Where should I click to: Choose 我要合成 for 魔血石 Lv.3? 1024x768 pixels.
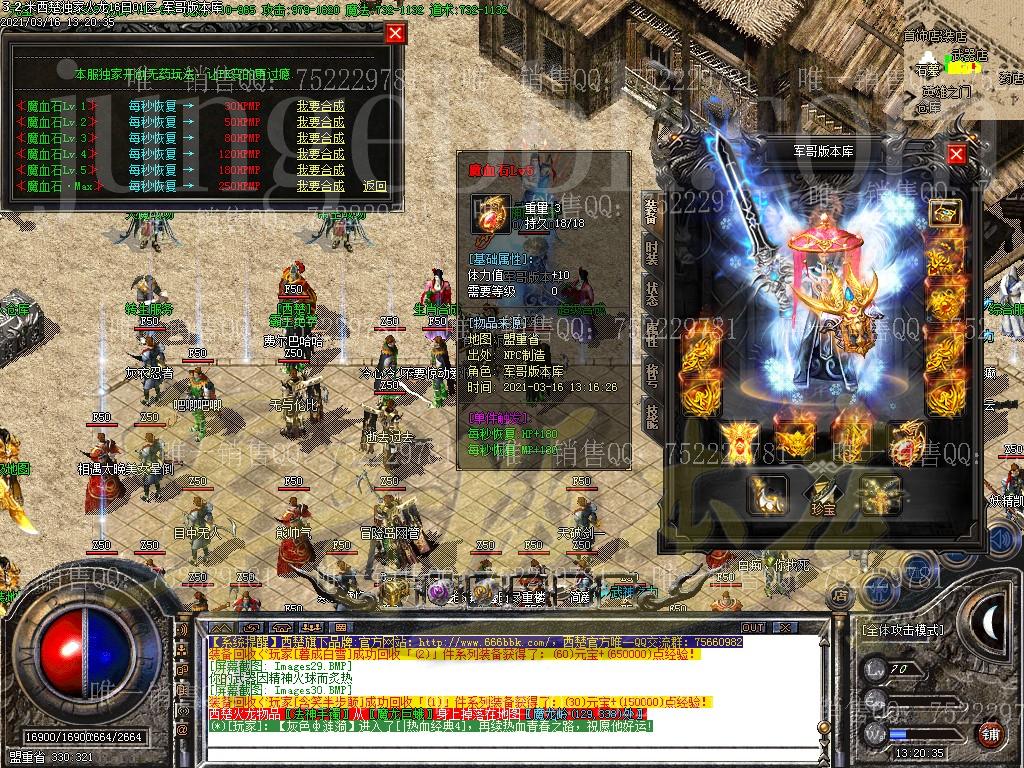pos(320,138)
